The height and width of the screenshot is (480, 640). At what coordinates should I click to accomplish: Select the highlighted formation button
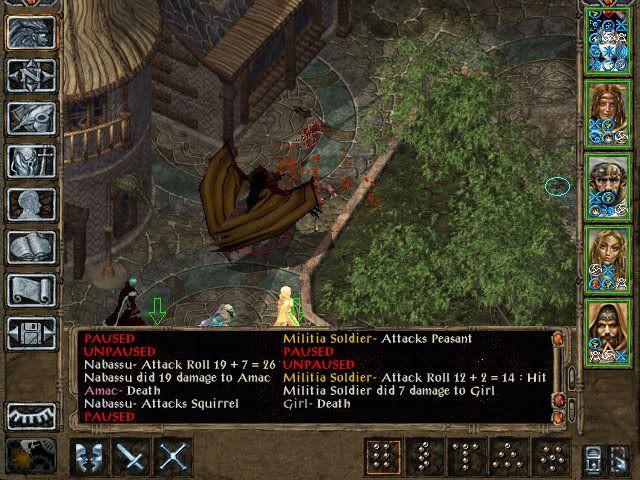click(378, 457)
